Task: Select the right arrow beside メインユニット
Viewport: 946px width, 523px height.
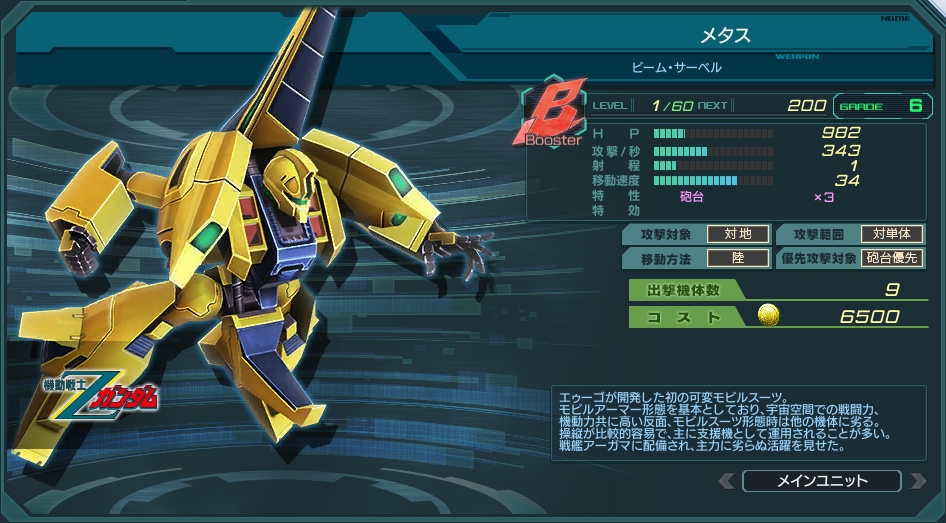Action: 918,481
